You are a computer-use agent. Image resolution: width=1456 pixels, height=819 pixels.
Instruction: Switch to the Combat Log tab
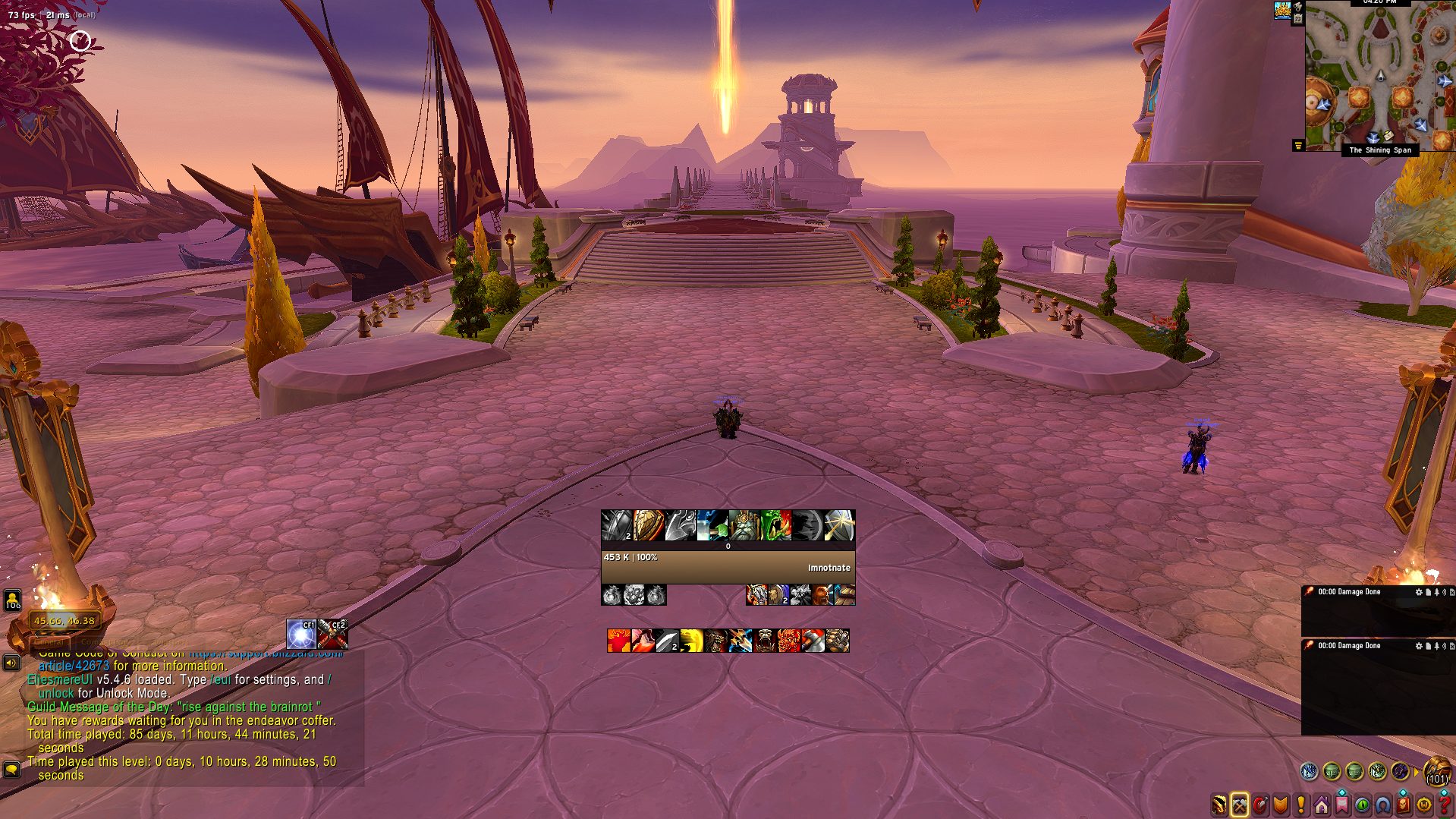pyautogui.click(x=105, y=641)
